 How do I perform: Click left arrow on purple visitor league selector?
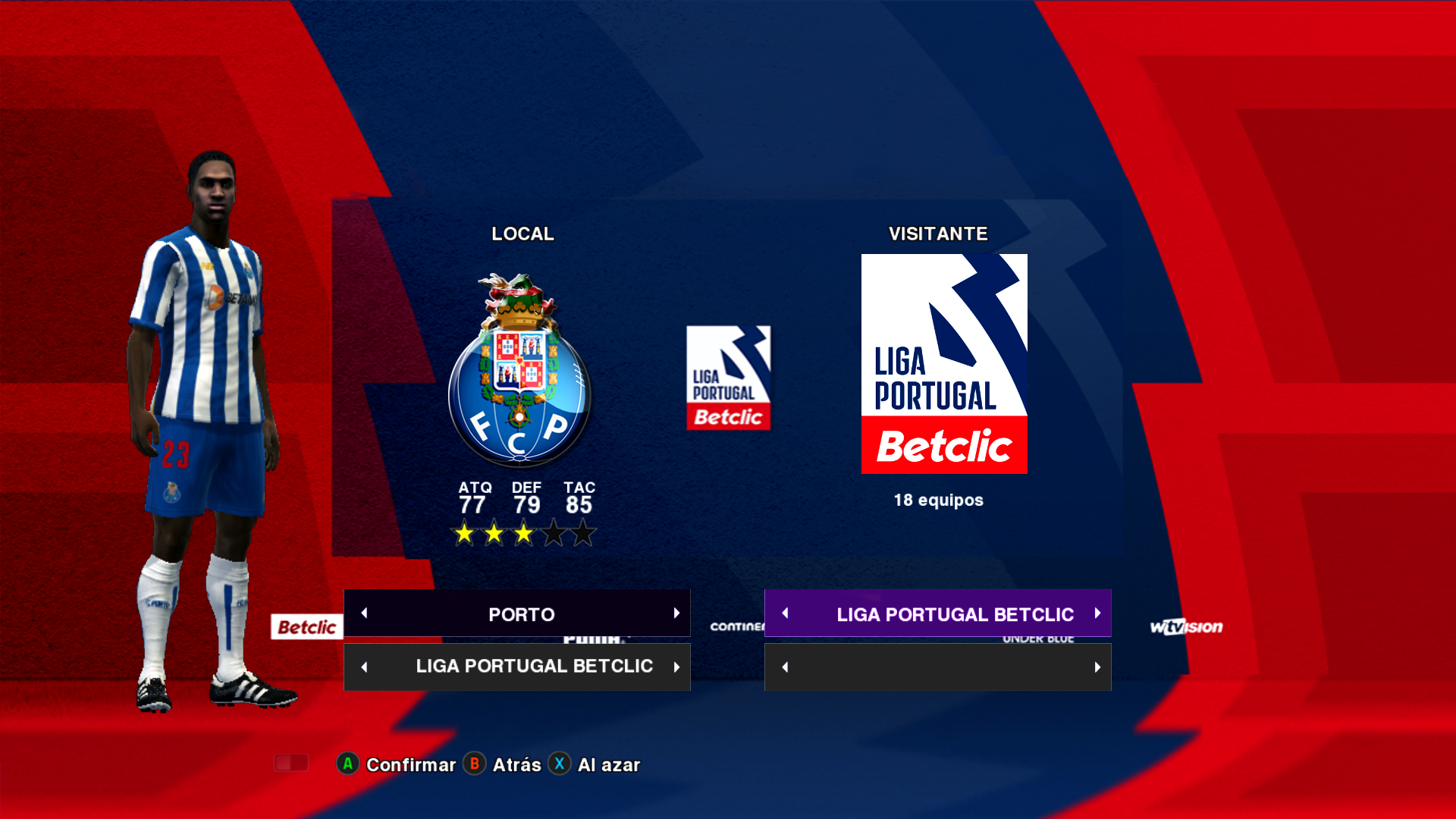coord(785,613)
